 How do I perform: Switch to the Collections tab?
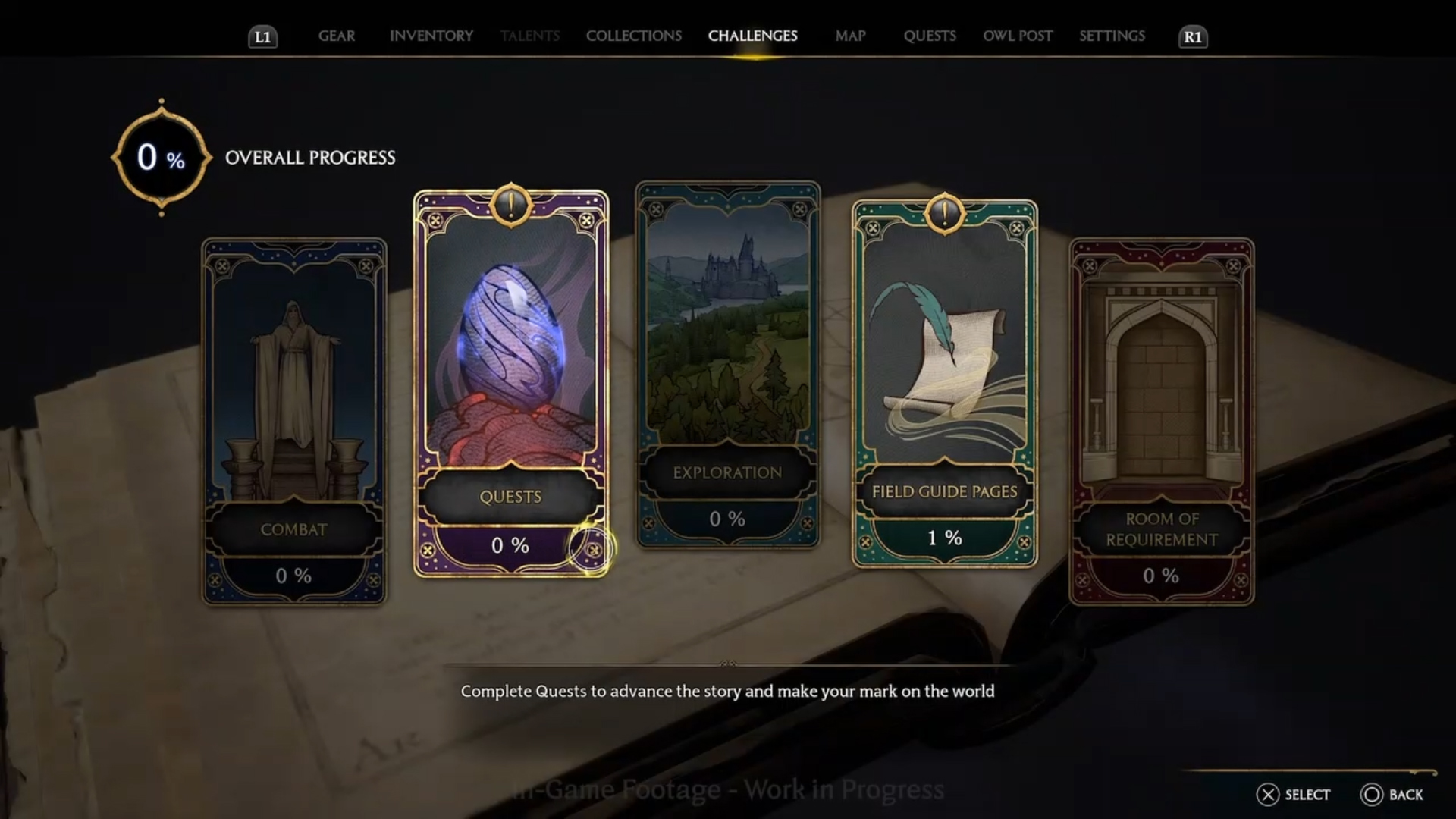[633, 36]
